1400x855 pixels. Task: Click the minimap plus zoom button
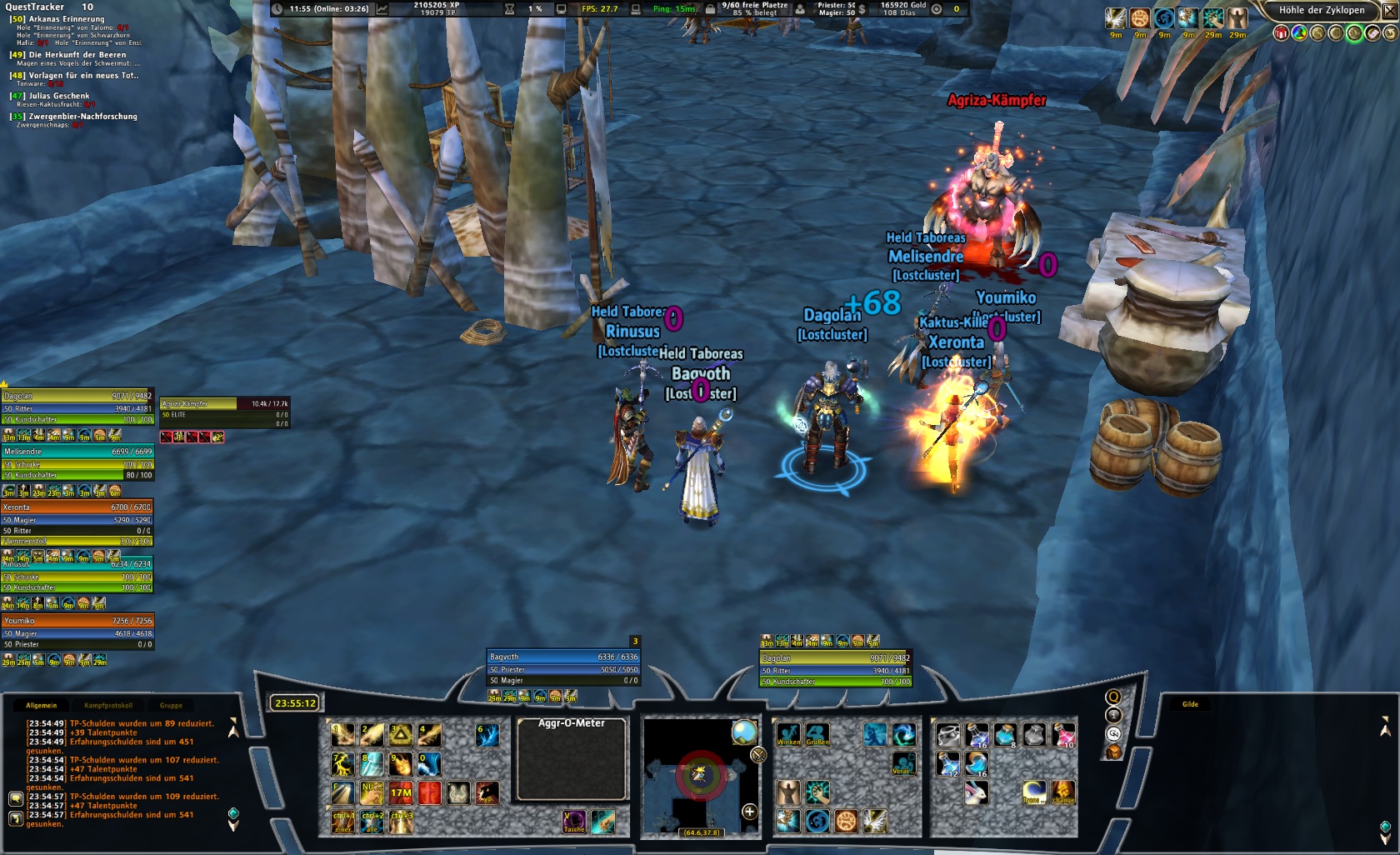(x=749, y=812)
